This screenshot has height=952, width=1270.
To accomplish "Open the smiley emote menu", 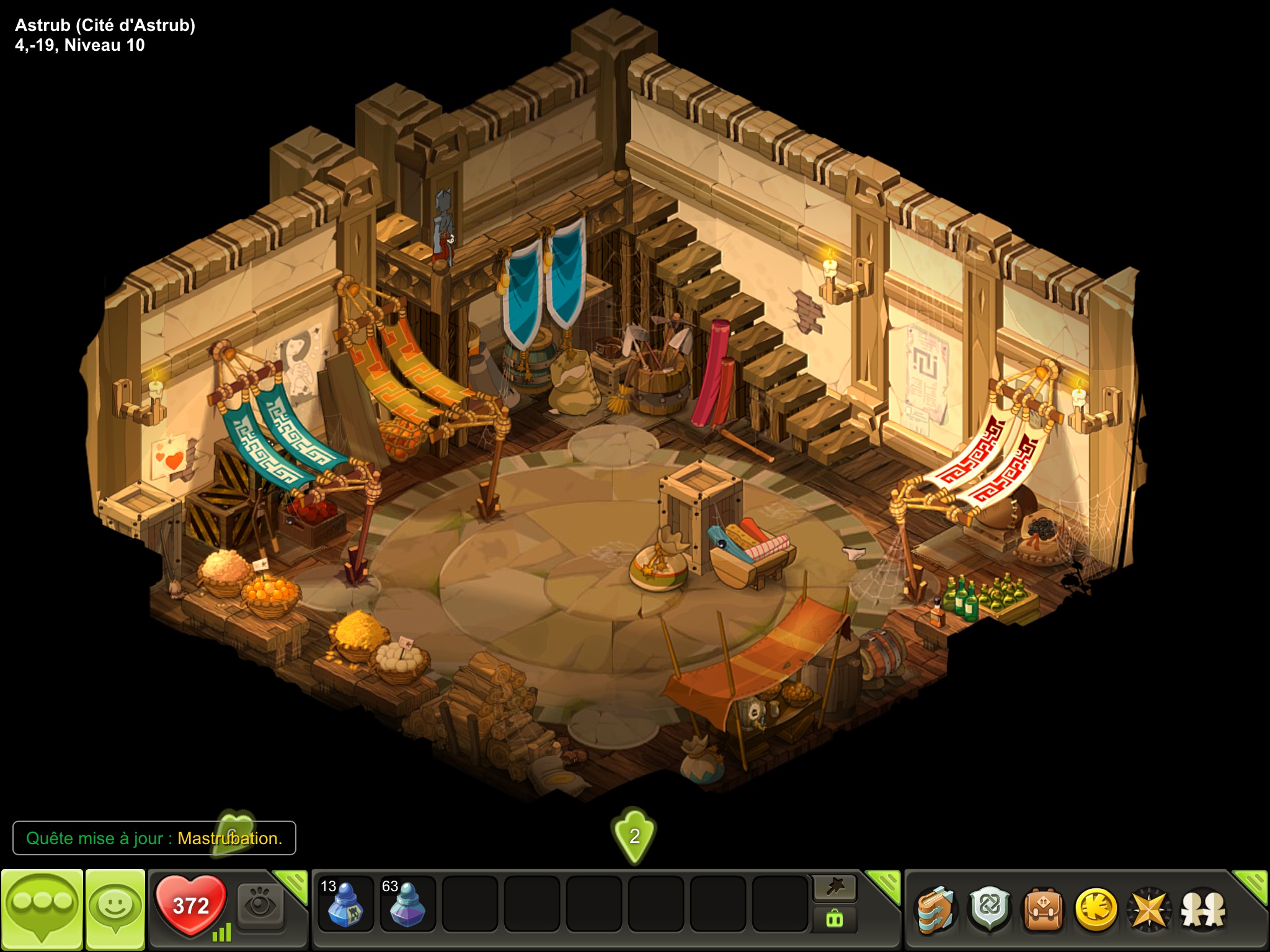I will [x=115, y=908].
